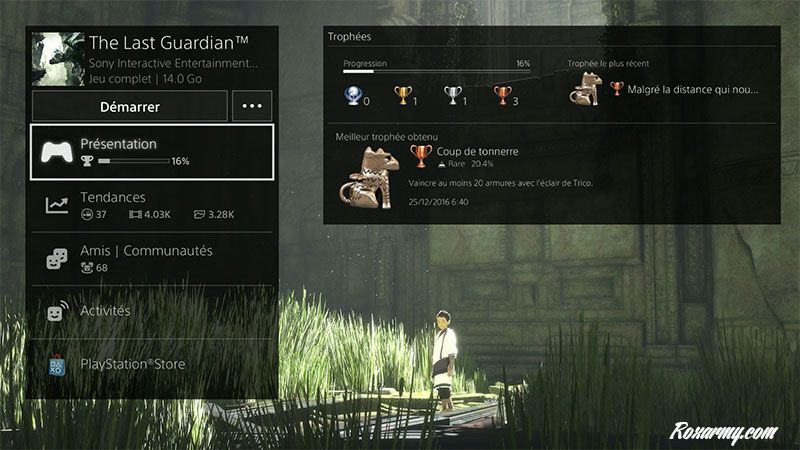The image size is (800, 450).
Task: Choose Amis | Communautés entry
Action: [x=152, y=257]
